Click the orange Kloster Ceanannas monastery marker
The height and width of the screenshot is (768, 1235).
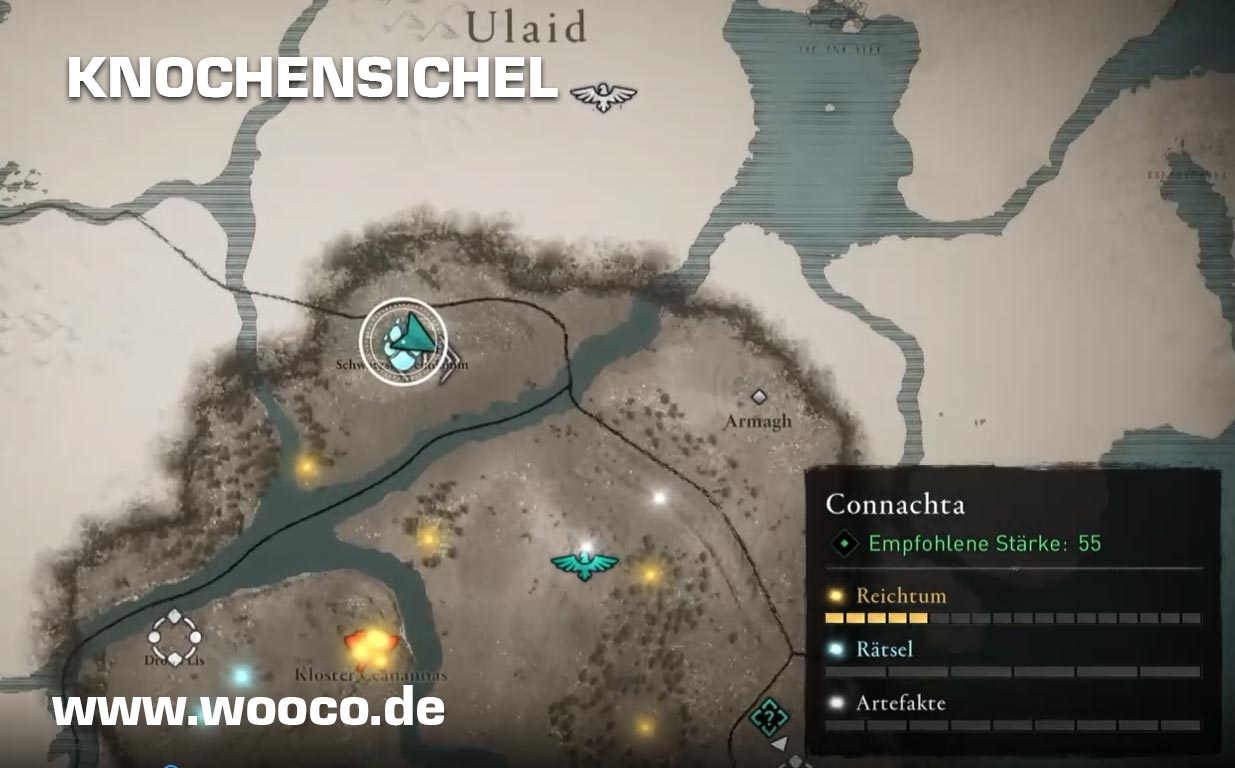point(369,645)
